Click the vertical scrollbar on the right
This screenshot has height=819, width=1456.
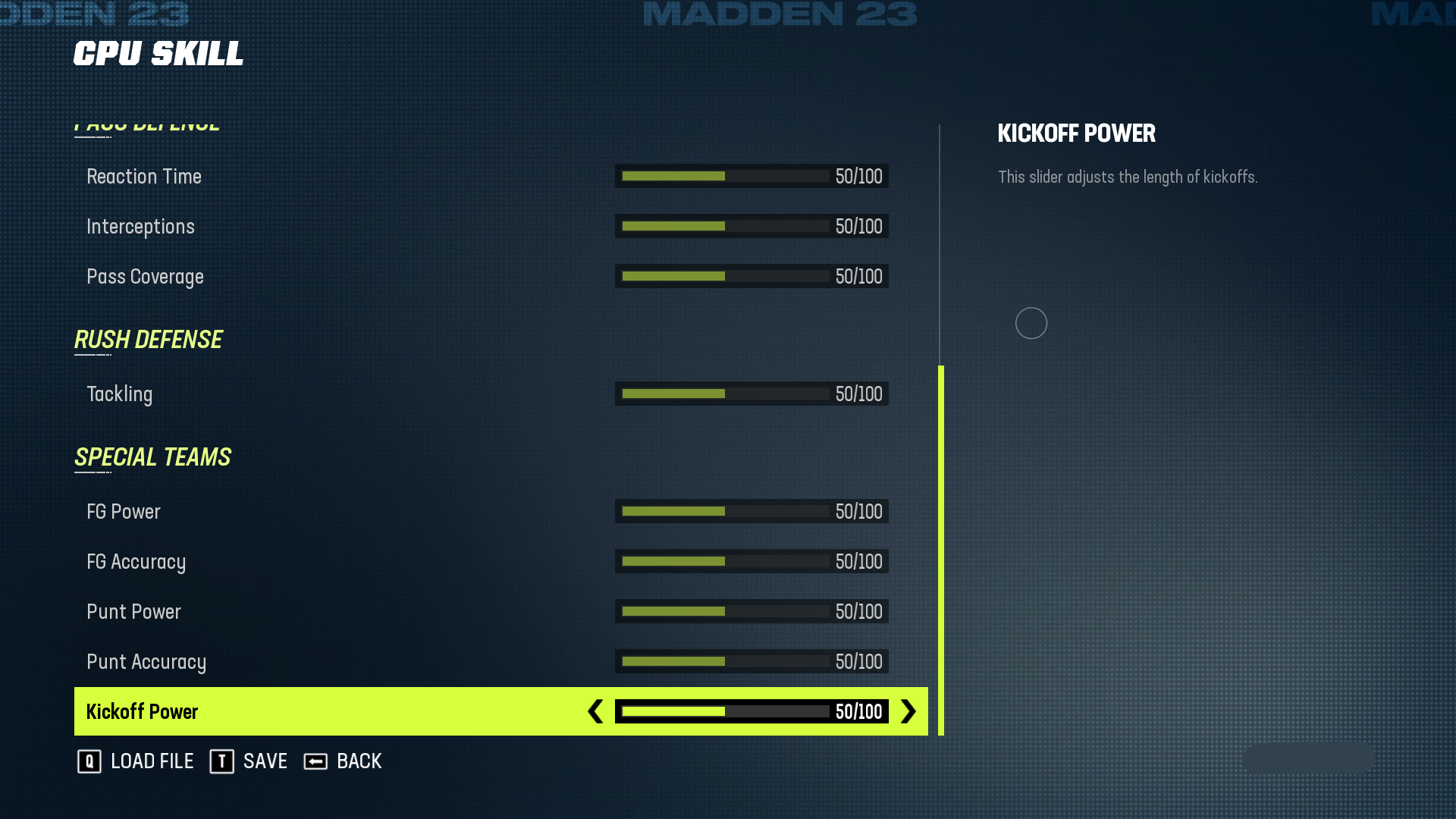[940, 551]
